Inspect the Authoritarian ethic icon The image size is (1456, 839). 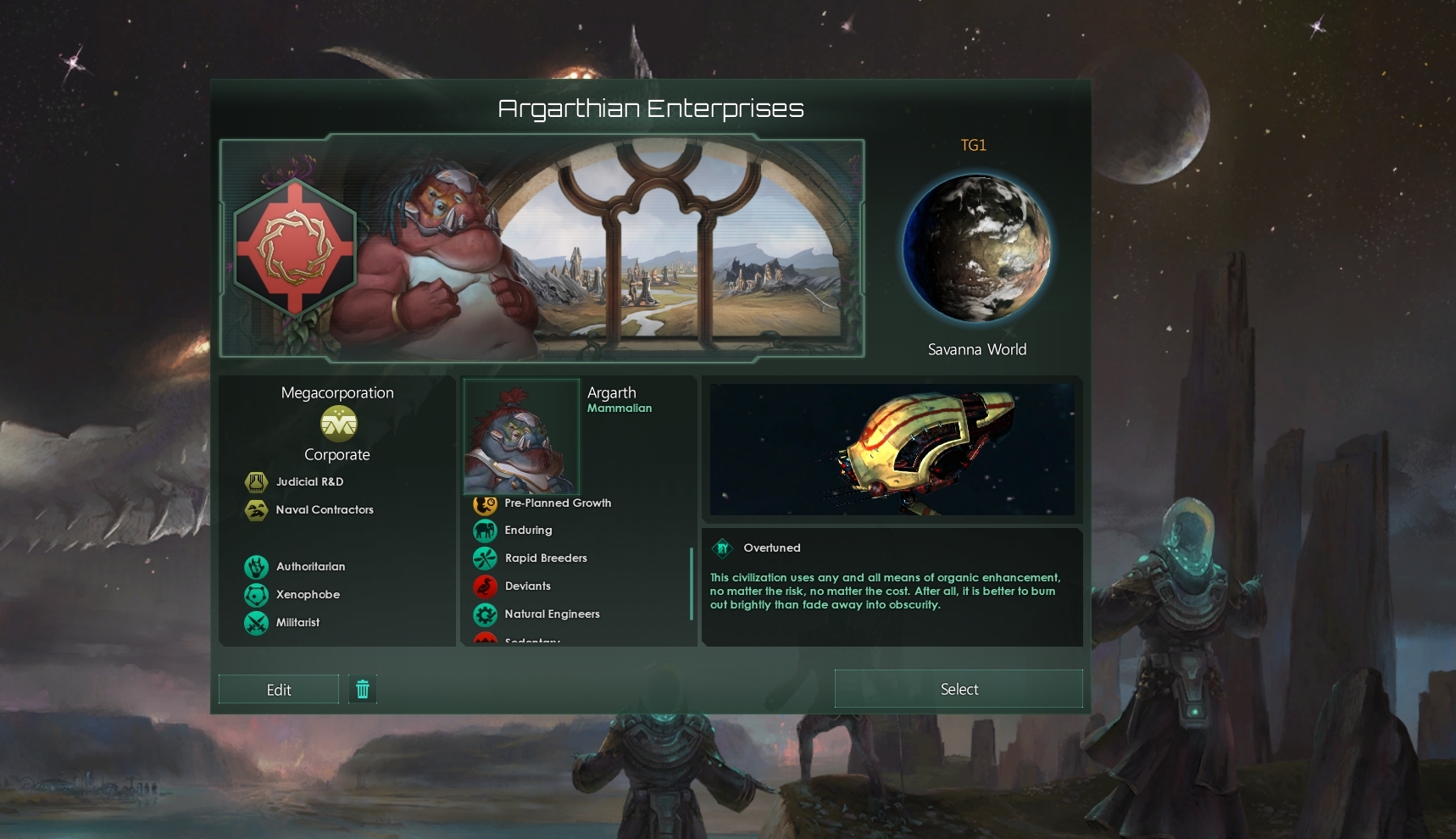click(256, 567)
